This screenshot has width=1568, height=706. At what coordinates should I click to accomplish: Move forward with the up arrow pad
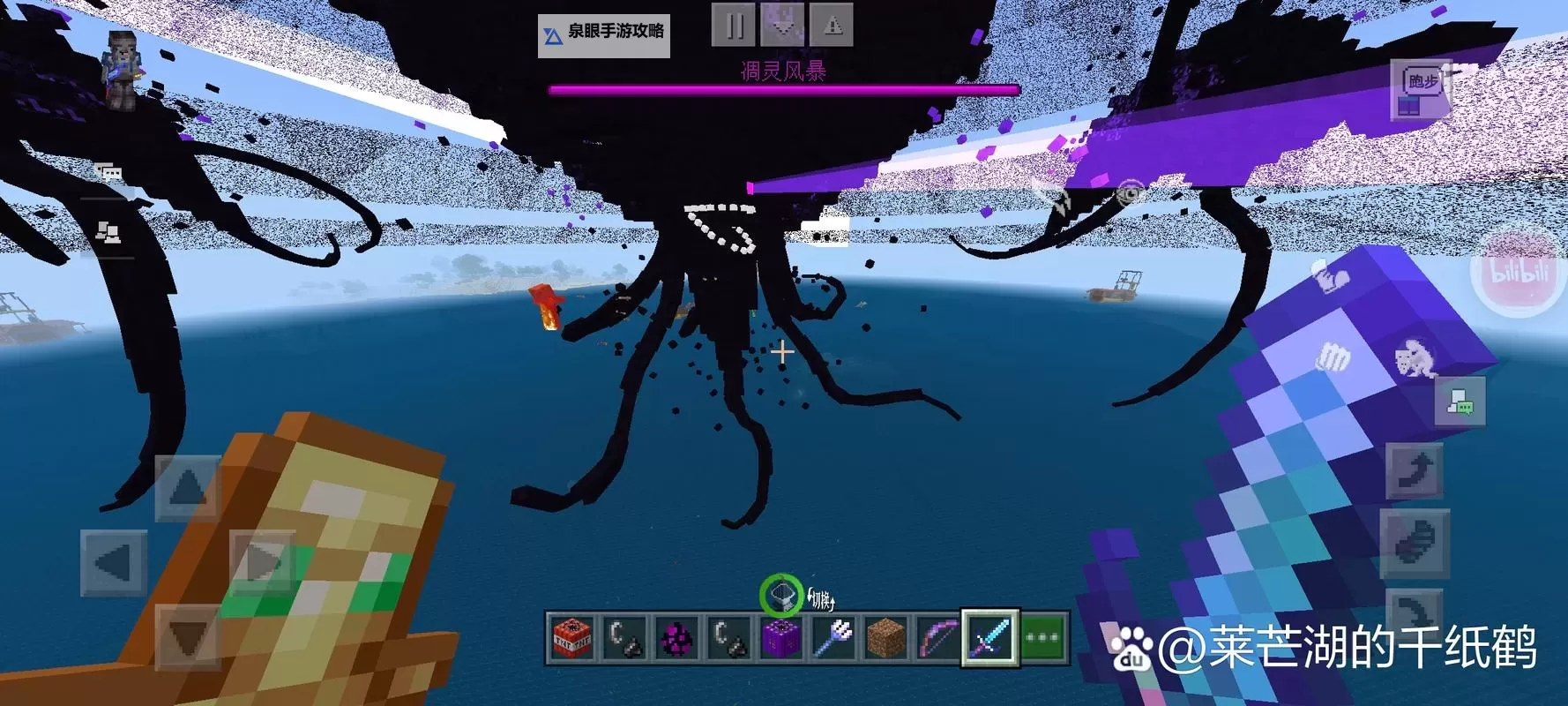188,487
